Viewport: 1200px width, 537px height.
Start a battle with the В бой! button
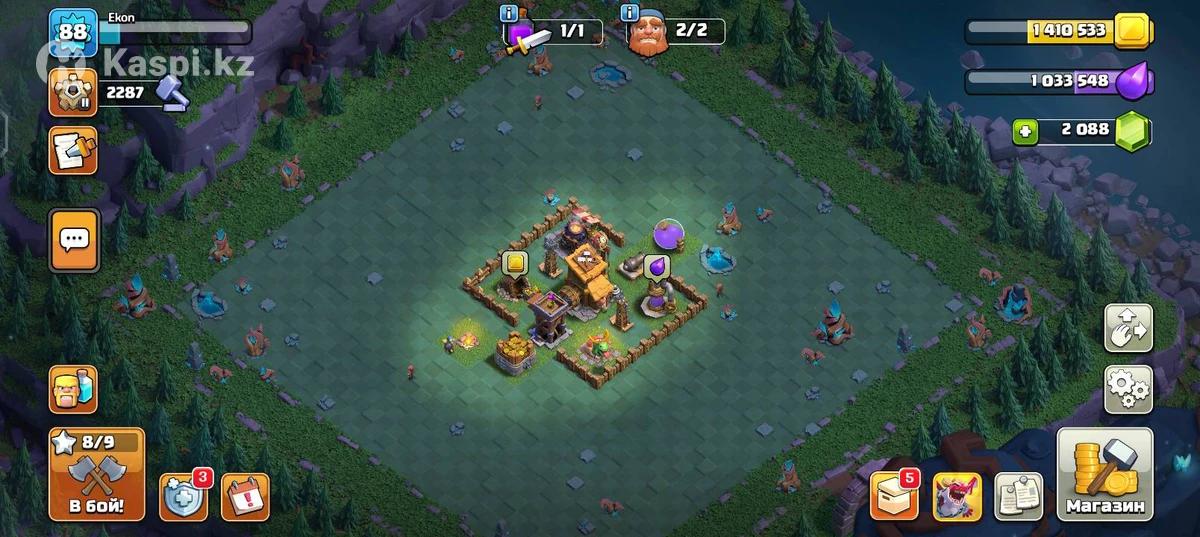96,475
